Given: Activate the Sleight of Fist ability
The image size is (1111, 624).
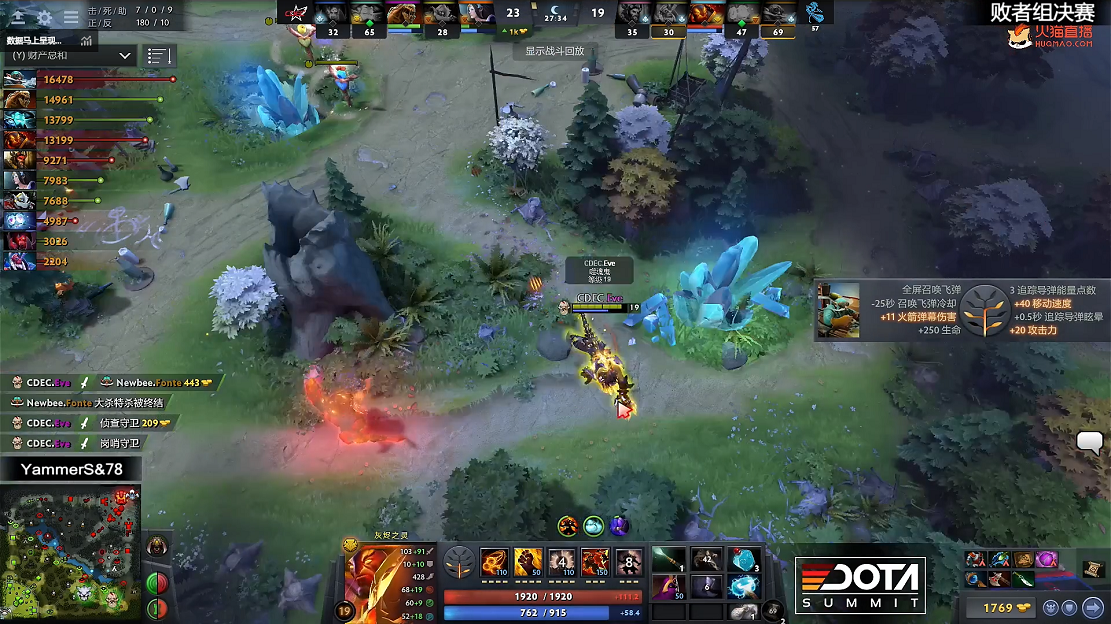Looking at the screenshot, I should pos(528,562).
